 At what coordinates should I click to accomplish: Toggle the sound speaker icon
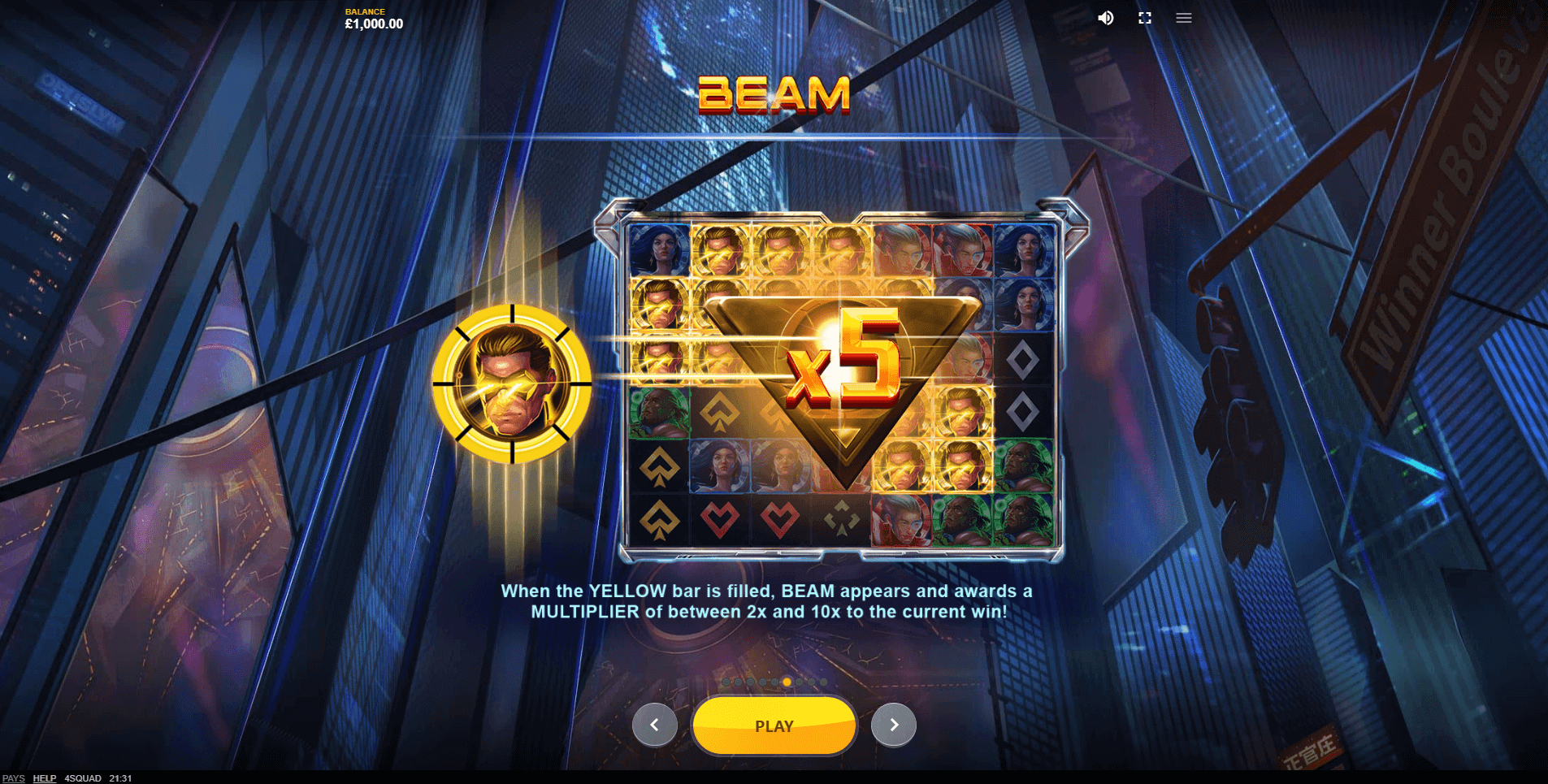click(x=1105, y=18)
